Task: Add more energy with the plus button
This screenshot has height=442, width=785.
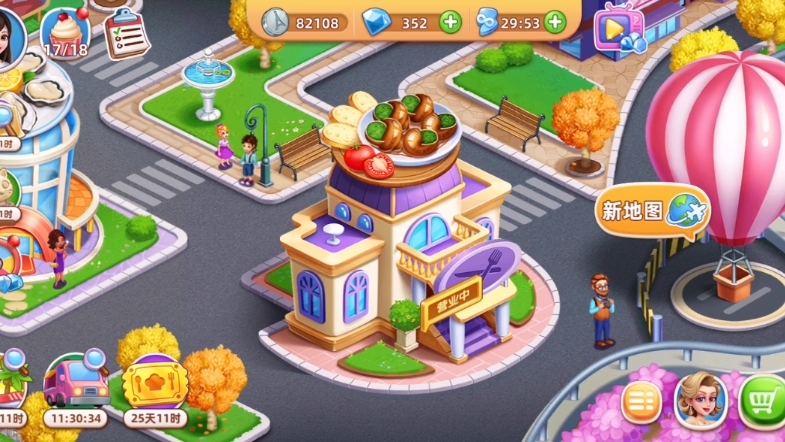Action: [553, 22]
